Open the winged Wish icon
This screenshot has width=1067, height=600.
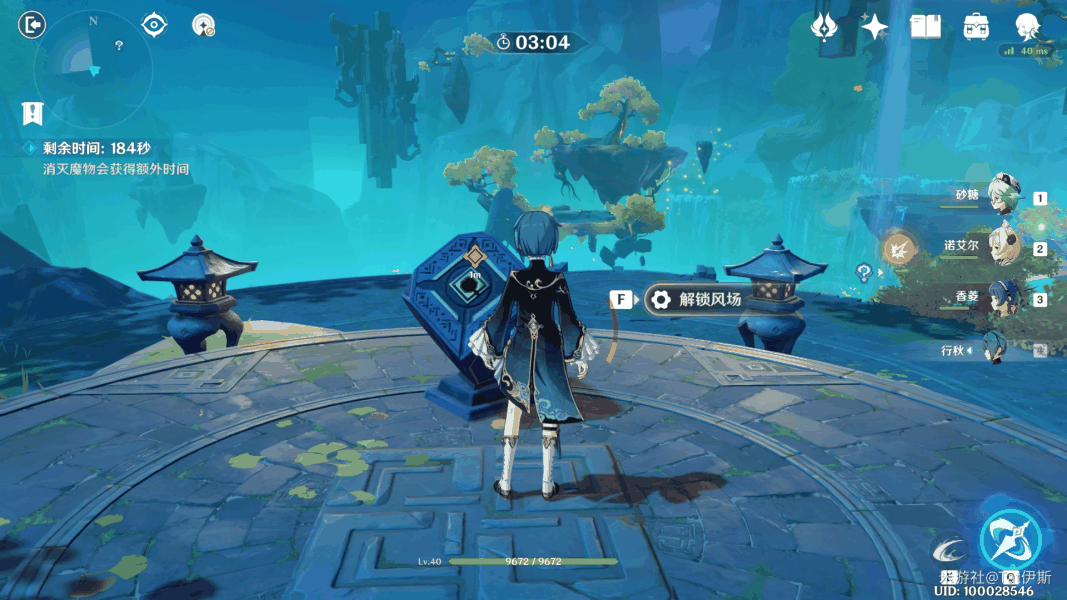tap(824, 27)
